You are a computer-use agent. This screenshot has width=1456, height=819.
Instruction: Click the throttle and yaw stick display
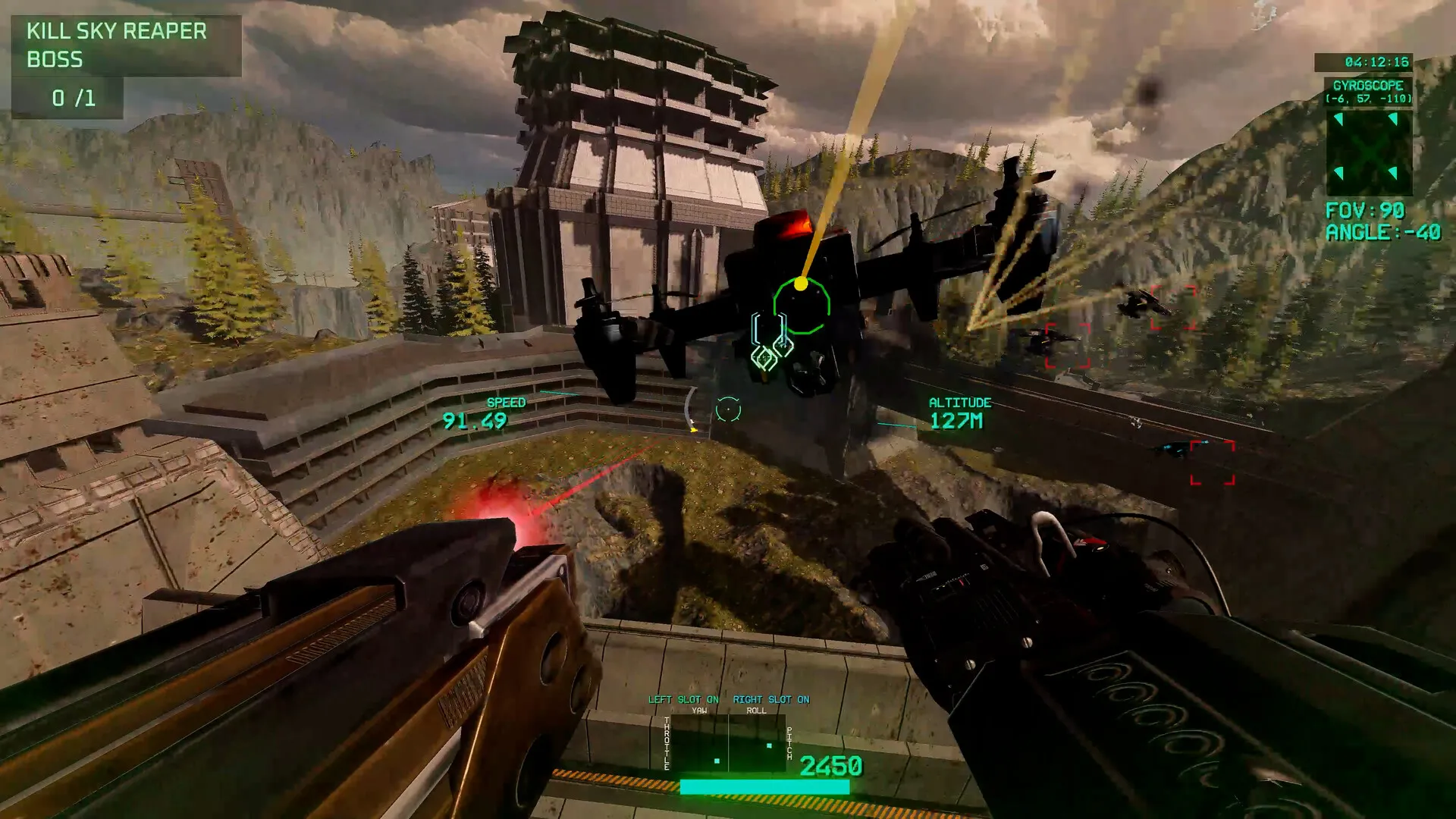click(699, 744)
